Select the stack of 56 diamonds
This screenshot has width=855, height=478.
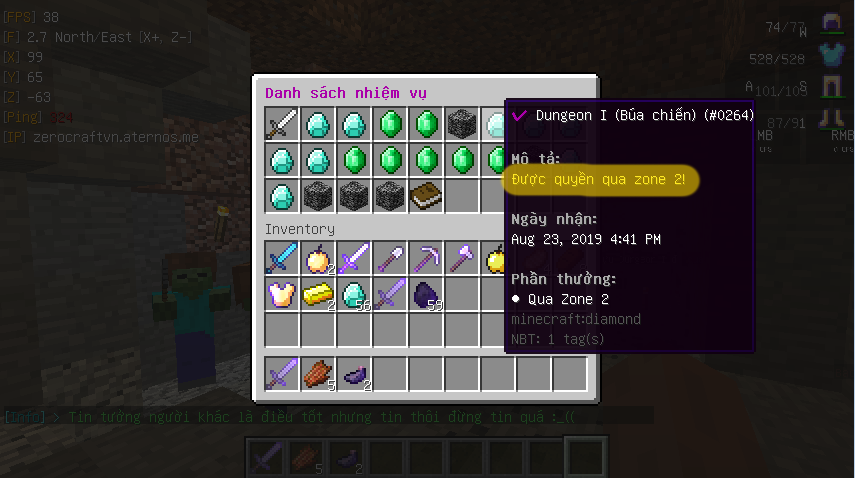[354, 294]
